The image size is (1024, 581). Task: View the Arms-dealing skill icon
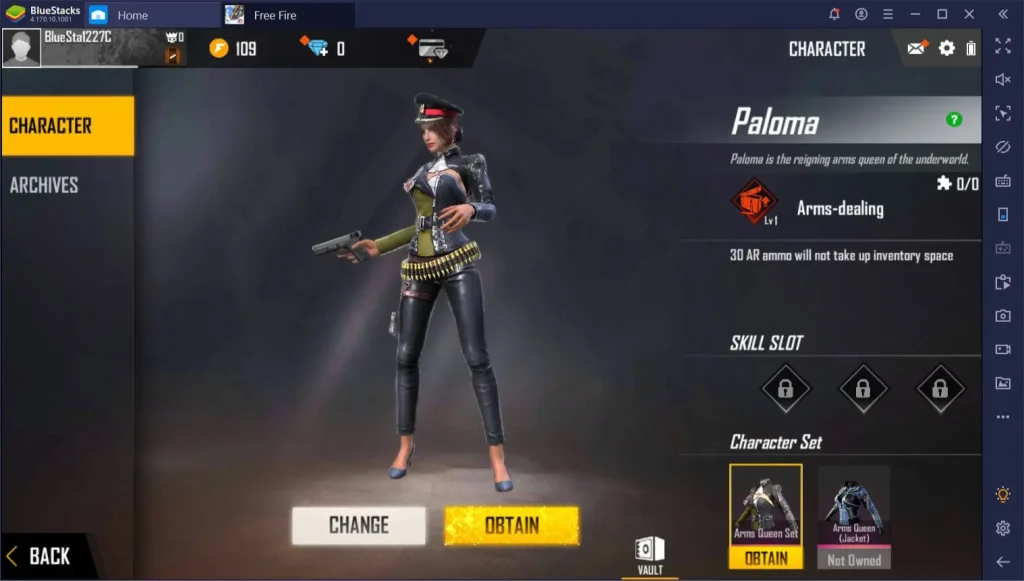pyautogui.click(x=754, y=202)
